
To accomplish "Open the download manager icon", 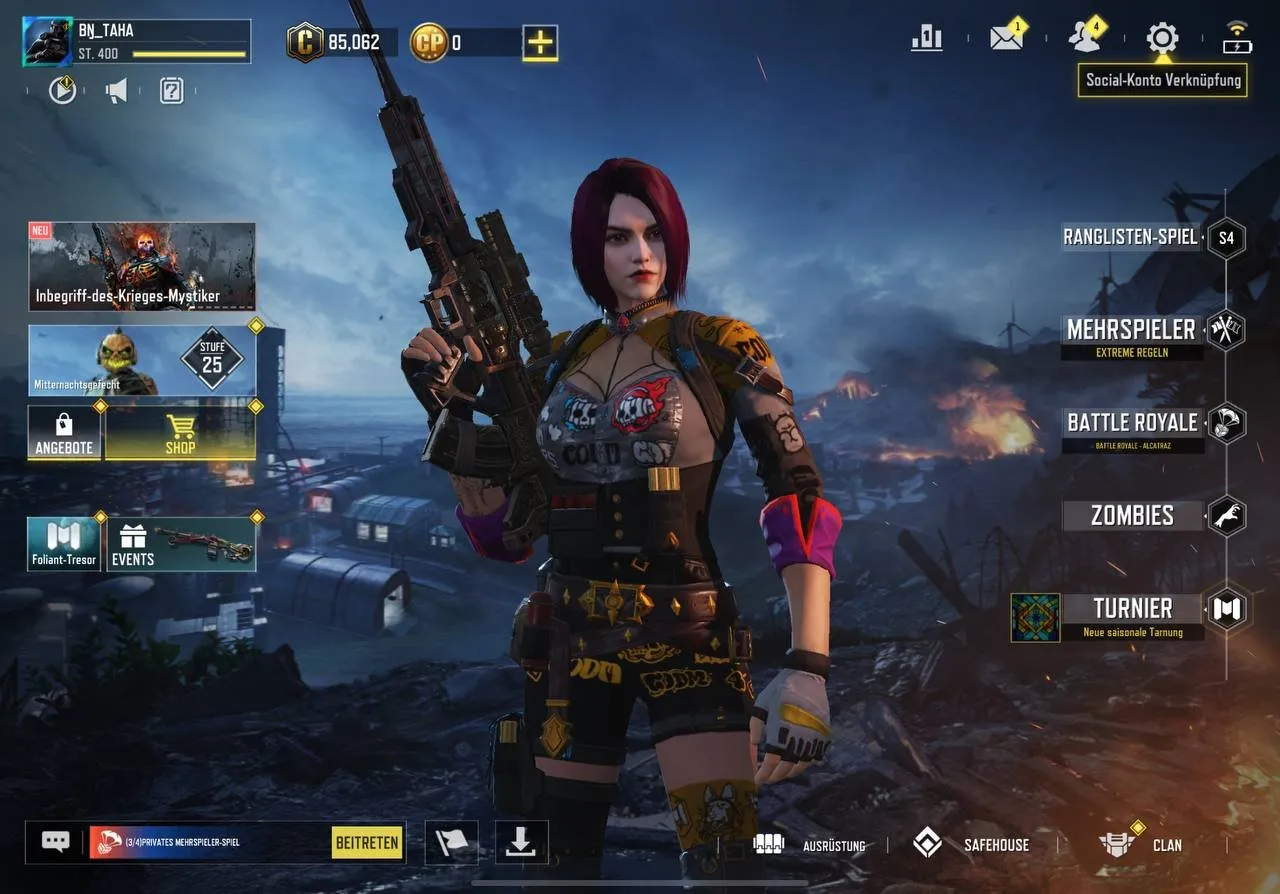I will [x=520, y=842].
